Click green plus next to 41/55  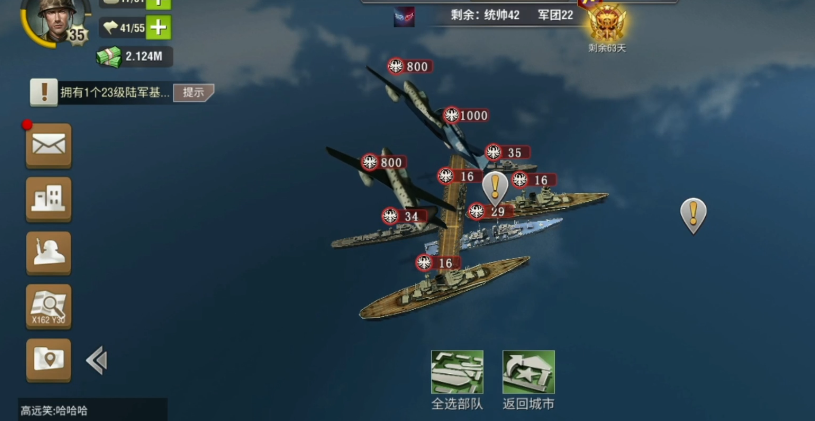click(158, 28)
